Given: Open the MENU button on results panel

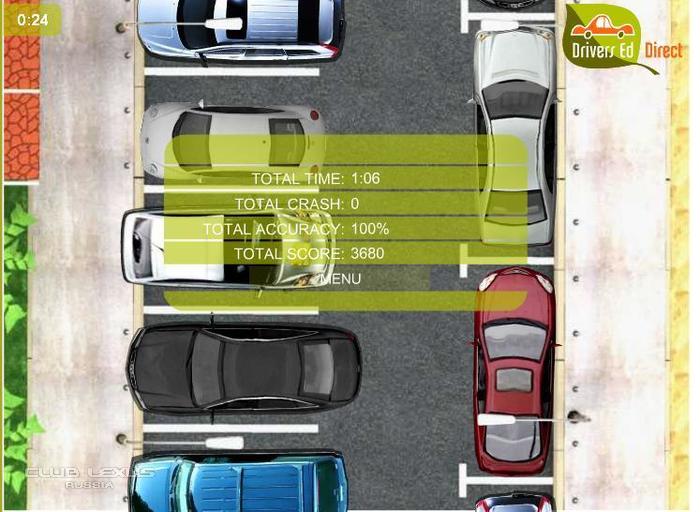Looking at the screenshot, I should click(x=343, y=279).
